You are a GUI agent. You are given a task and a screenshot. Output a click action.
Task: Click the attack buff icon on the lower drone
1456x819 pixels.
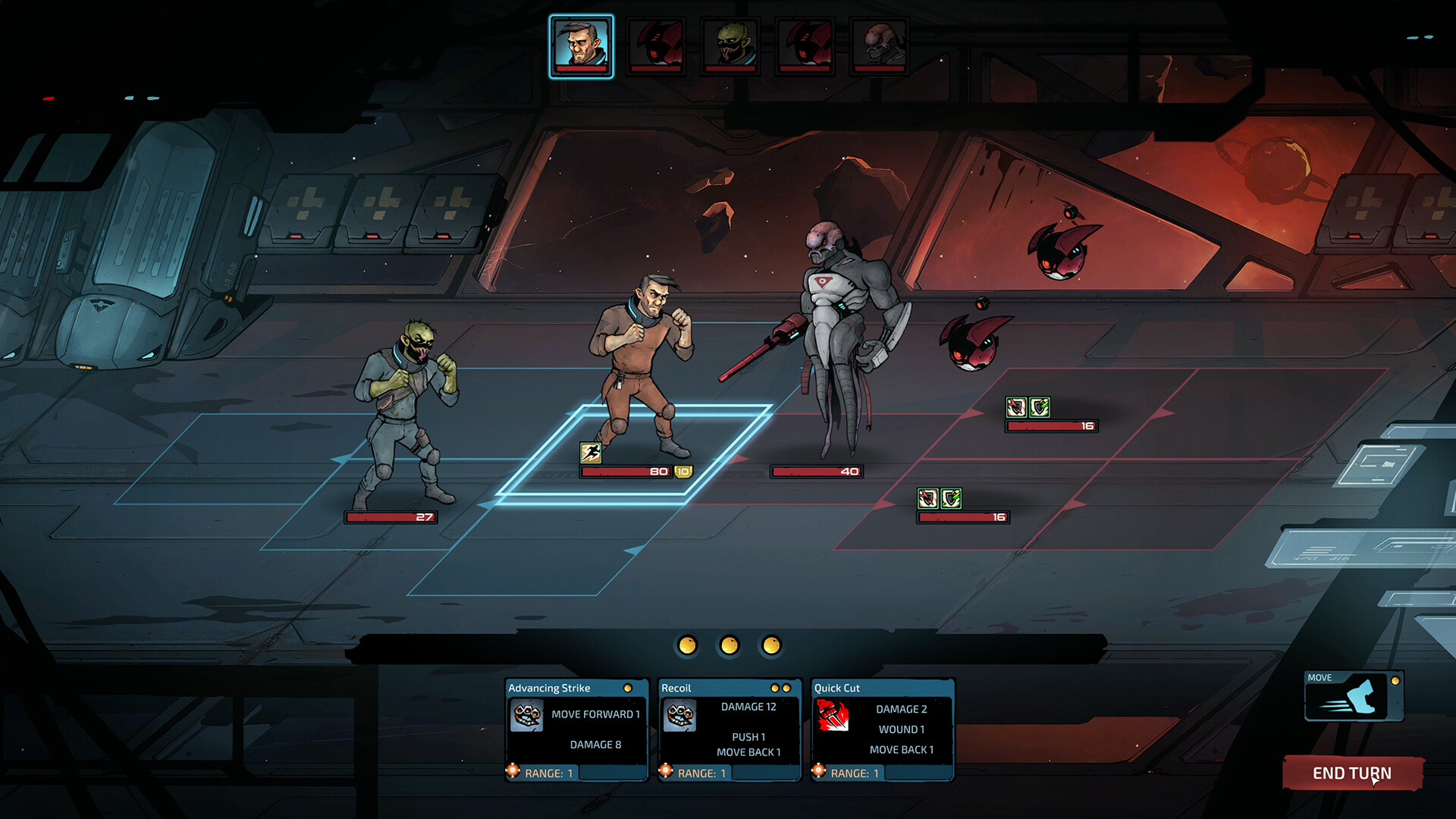click(x=927, y=498)
